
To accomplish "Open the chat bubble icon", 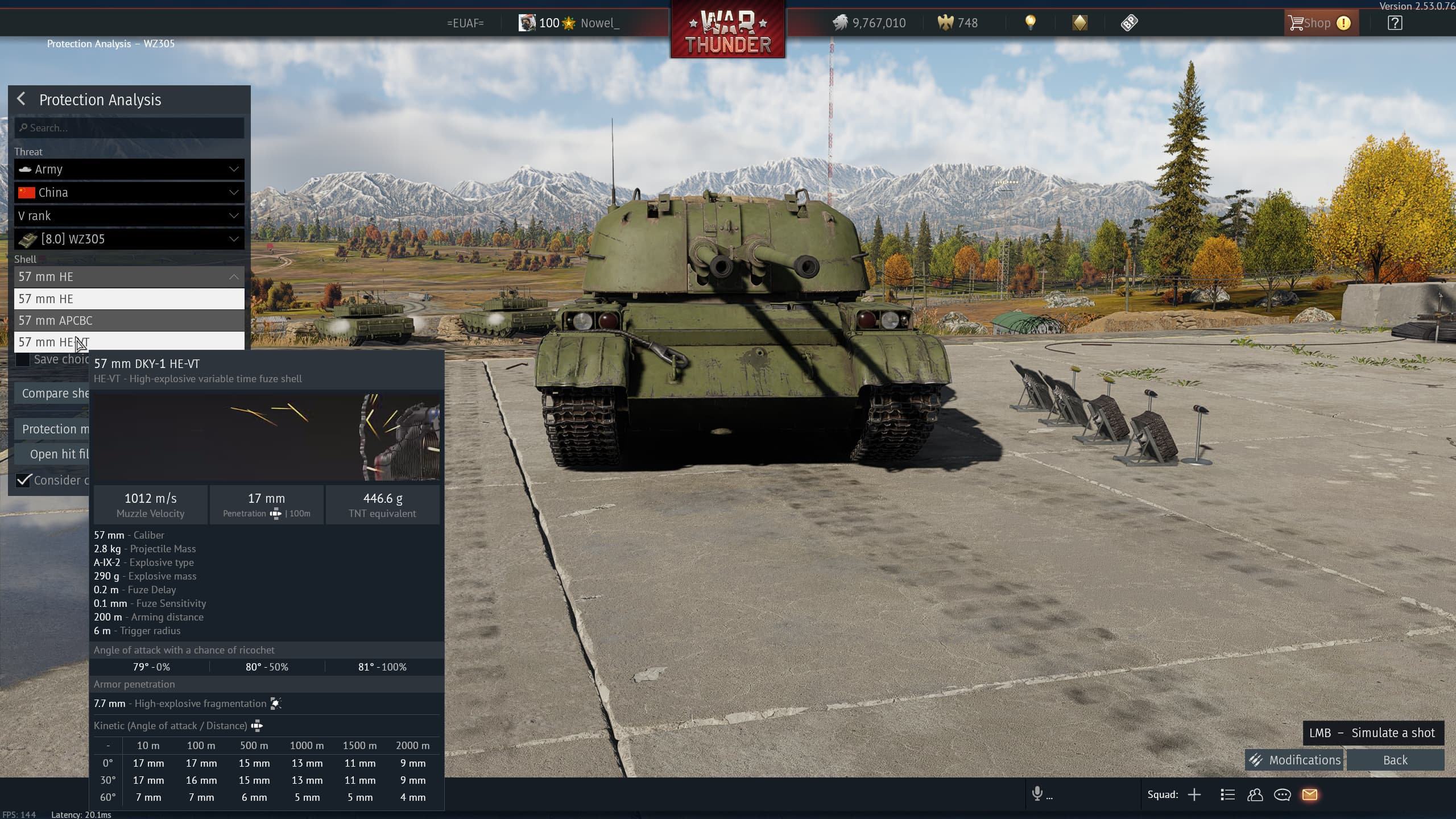I will coord(1282,795).
